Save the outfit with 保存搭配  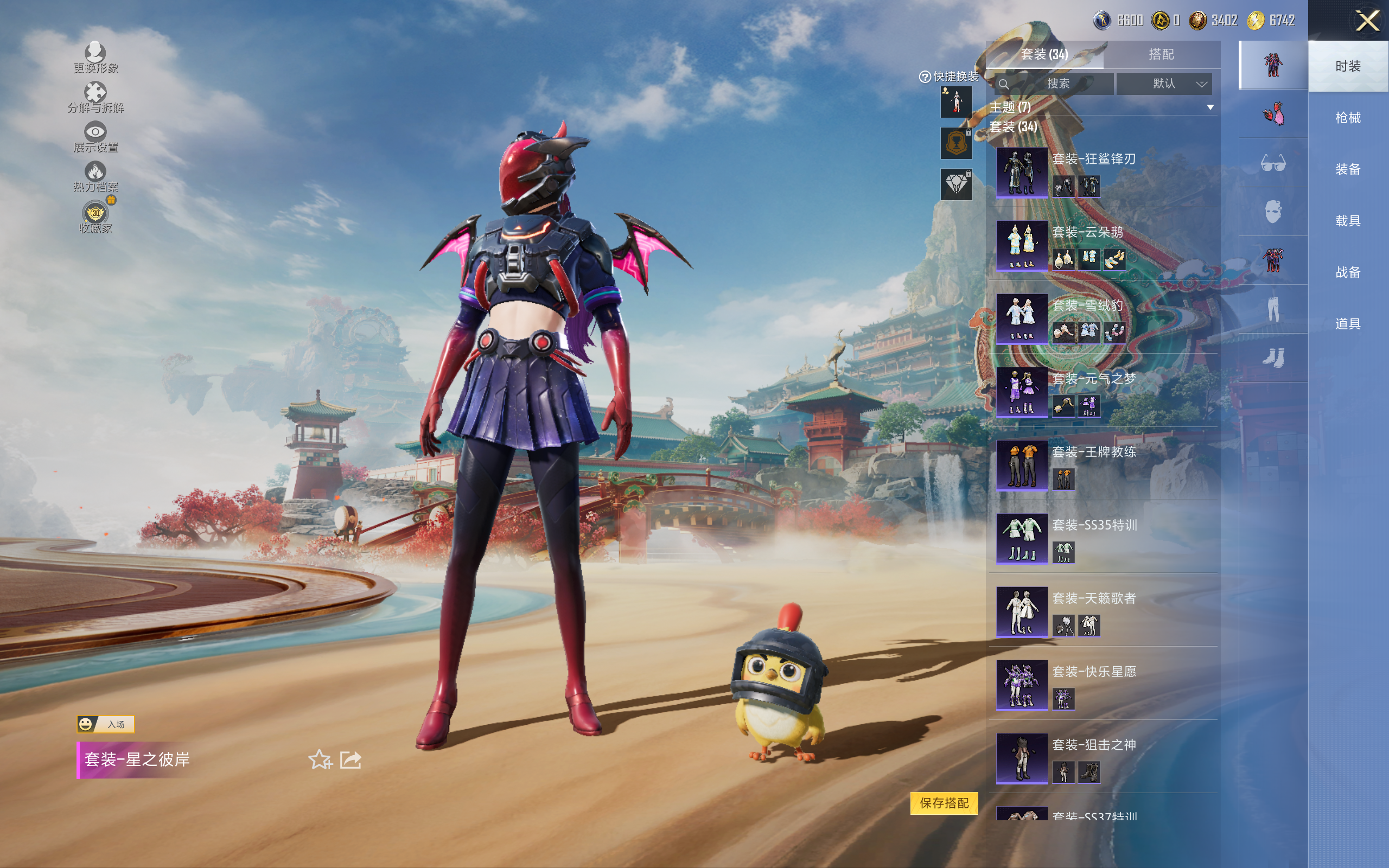(944, 802)
